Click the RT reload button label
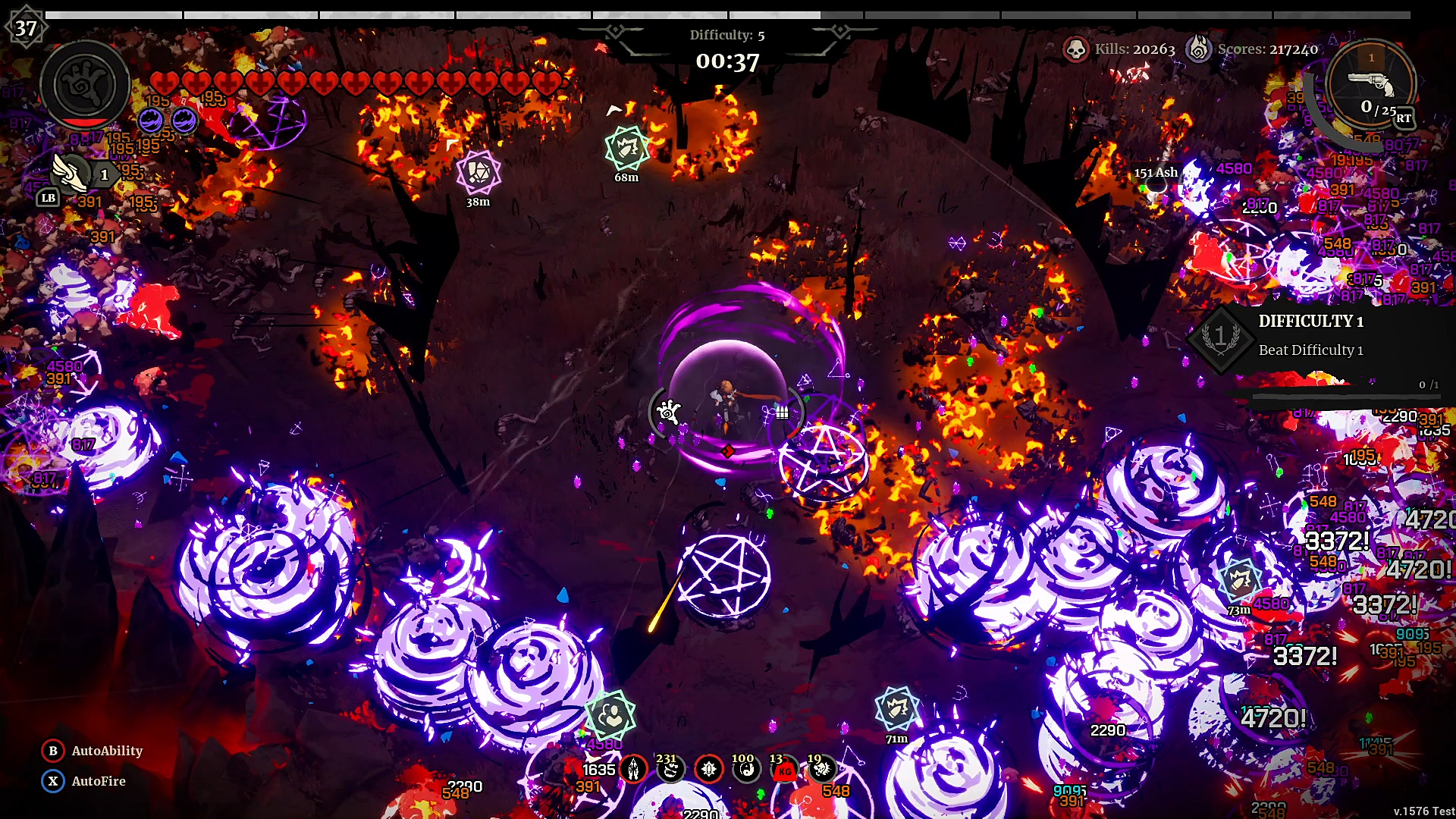 point(1404,118)
